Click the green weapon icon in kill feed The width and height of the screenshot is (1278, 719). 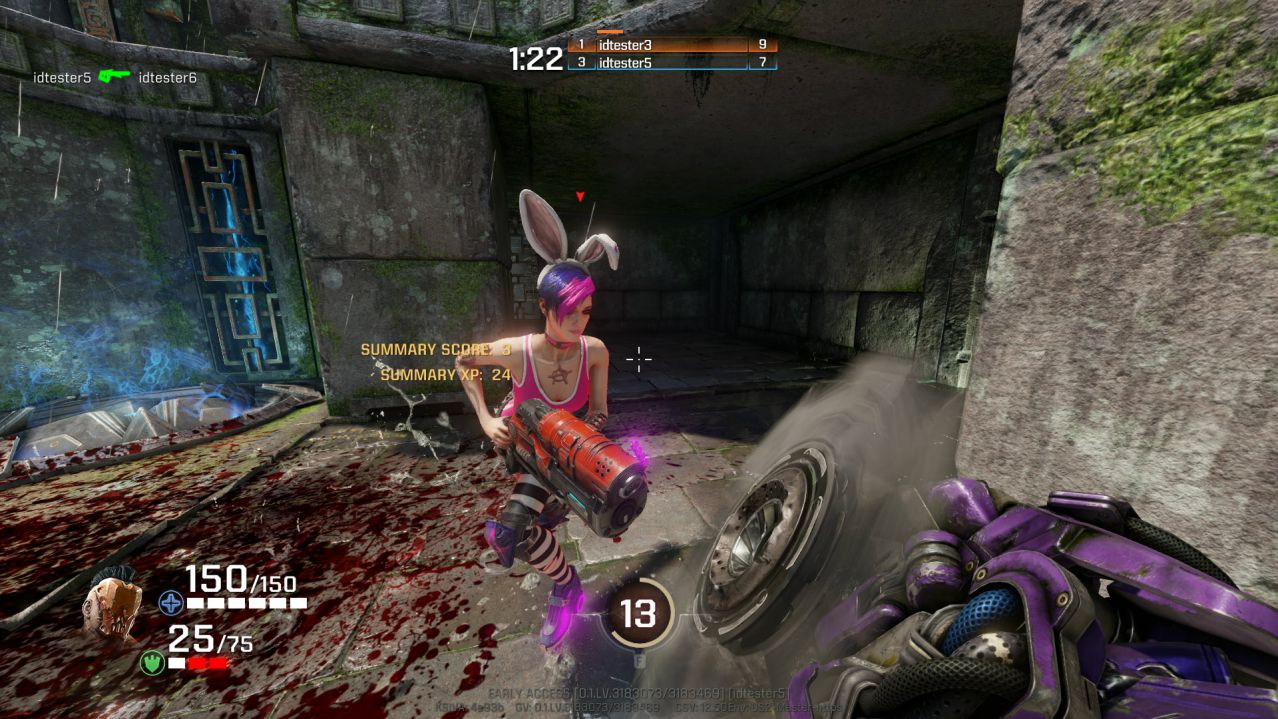click(114, 77)
